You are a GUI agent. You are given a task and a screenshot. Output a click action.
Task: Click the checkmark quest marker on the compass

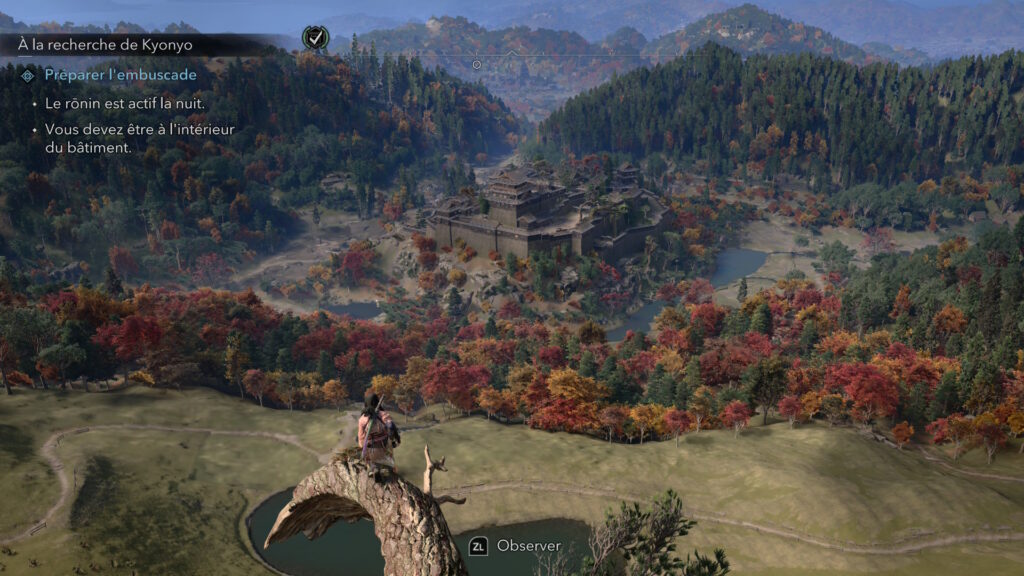click(314, 38)
